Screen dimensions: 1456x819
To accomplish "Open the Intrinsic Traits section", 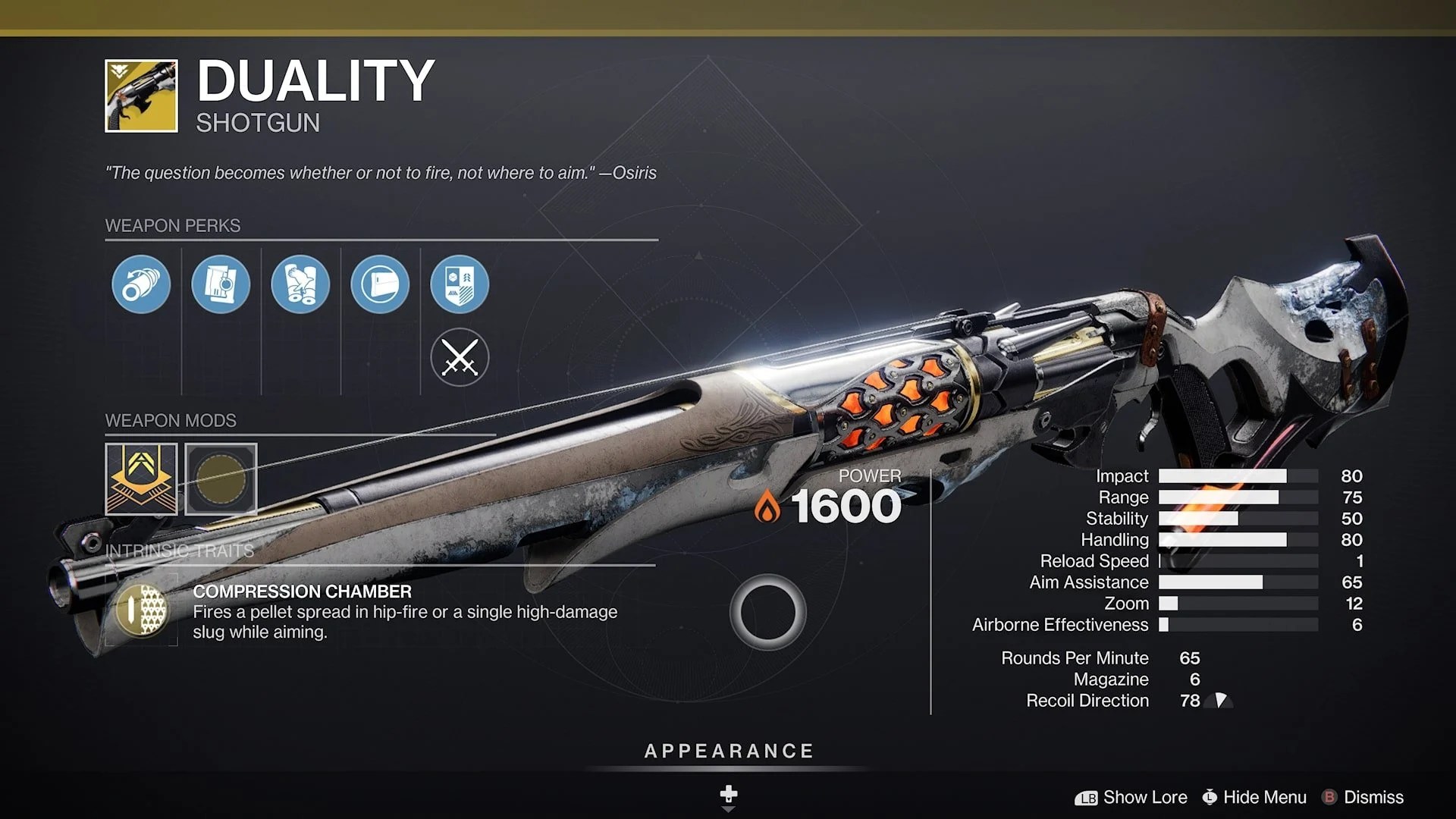I will point(178,551).
